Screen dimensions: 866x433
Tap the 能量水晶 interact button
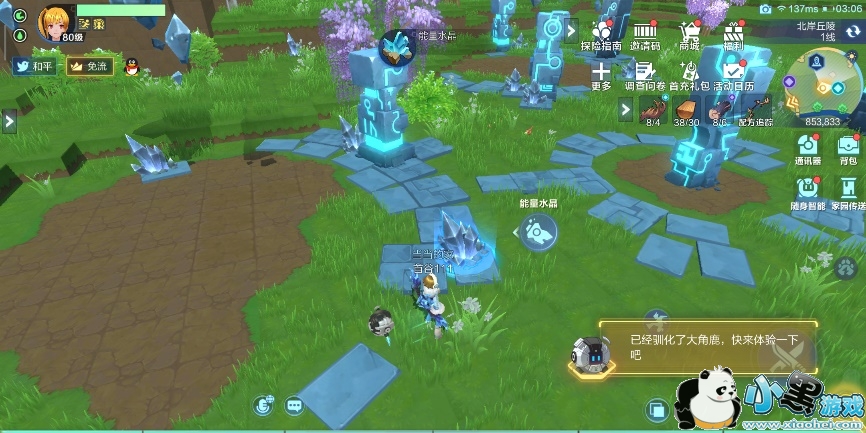[537, 233]
